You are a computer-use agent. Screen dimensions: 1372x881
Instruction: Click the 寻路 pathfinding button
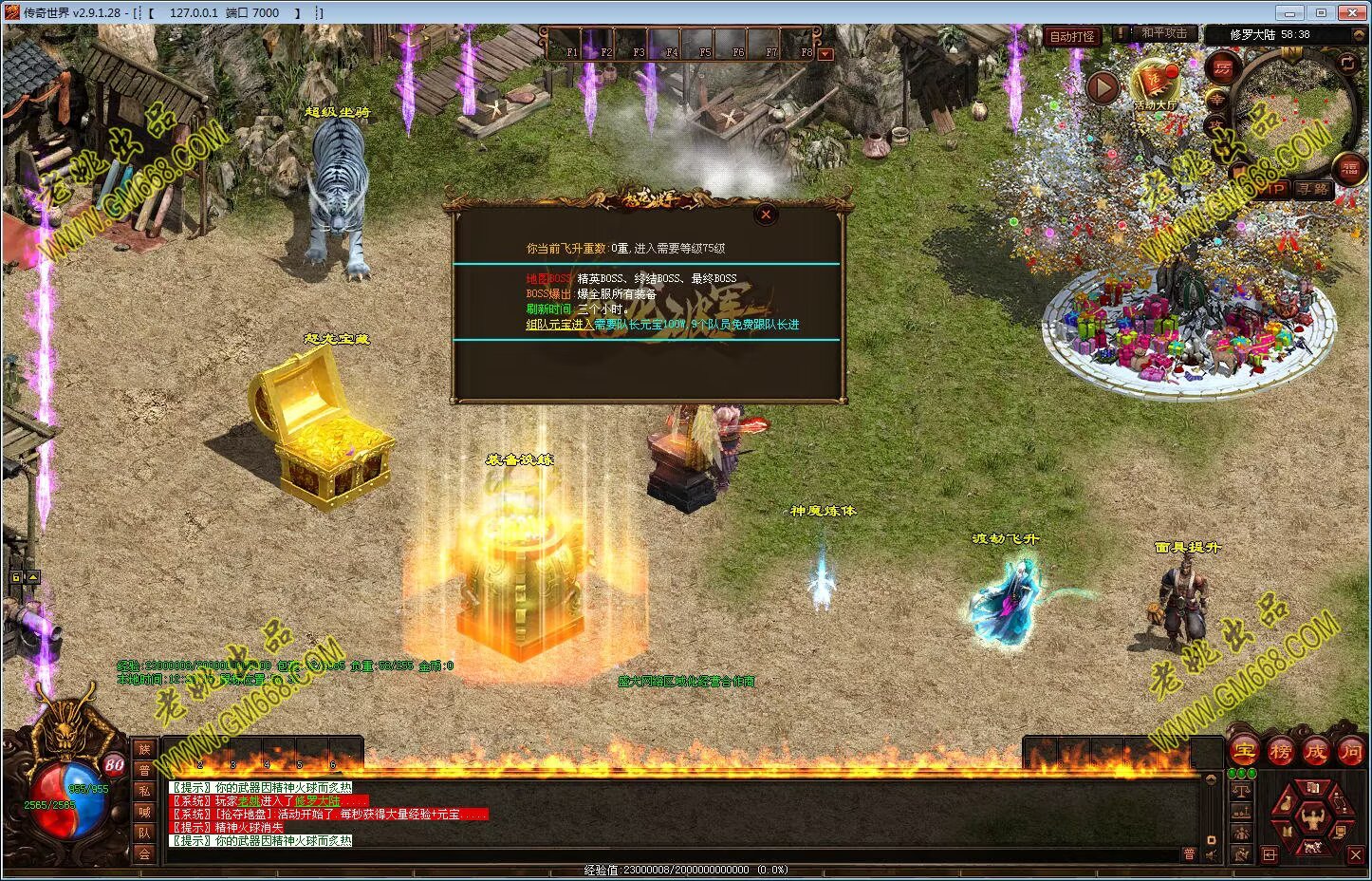coord(1314,189)
